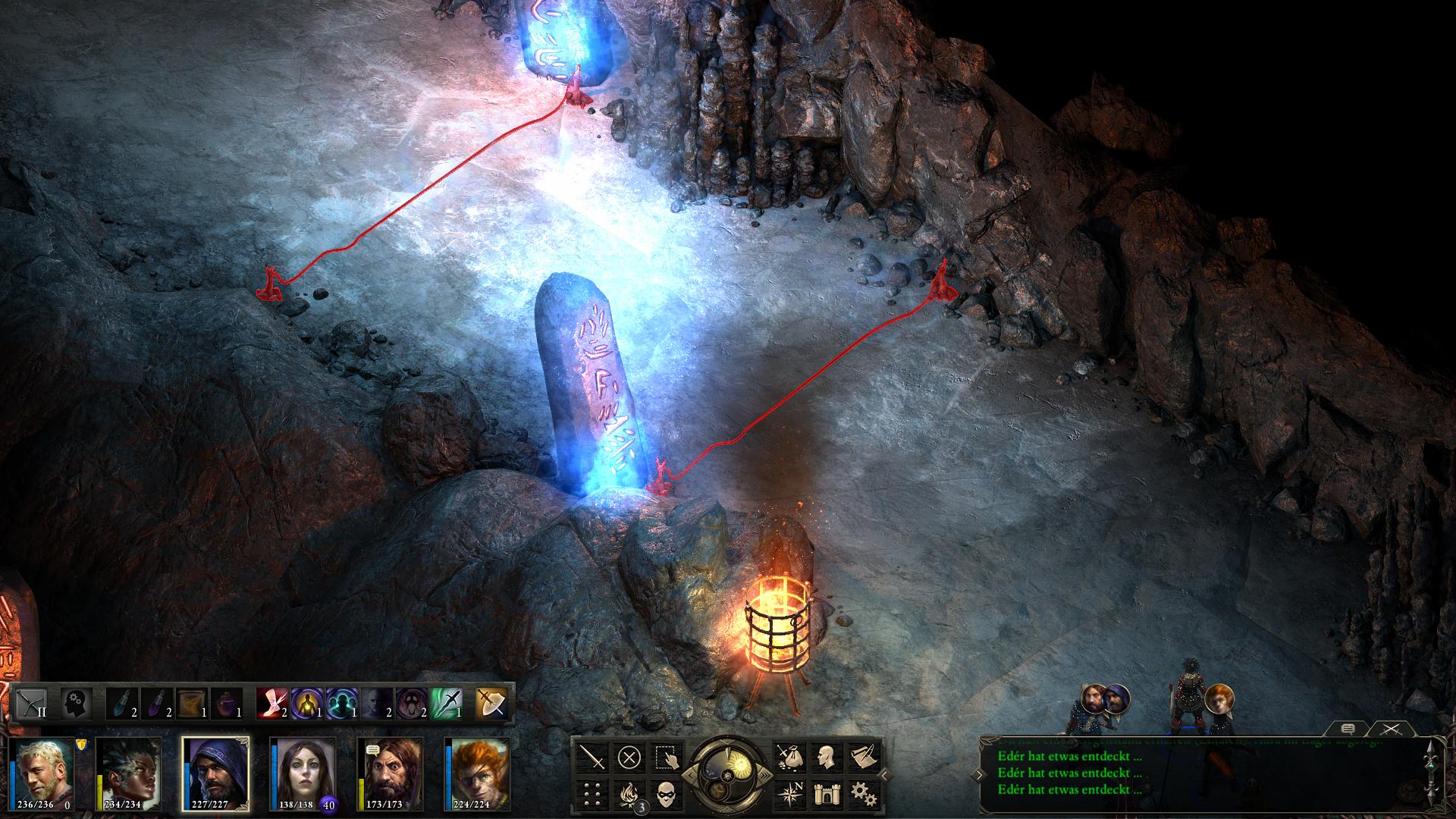Toggle the sword-and-shield modal ability
The height and width of the screenshot is (819, 1456).
point(491,704)
